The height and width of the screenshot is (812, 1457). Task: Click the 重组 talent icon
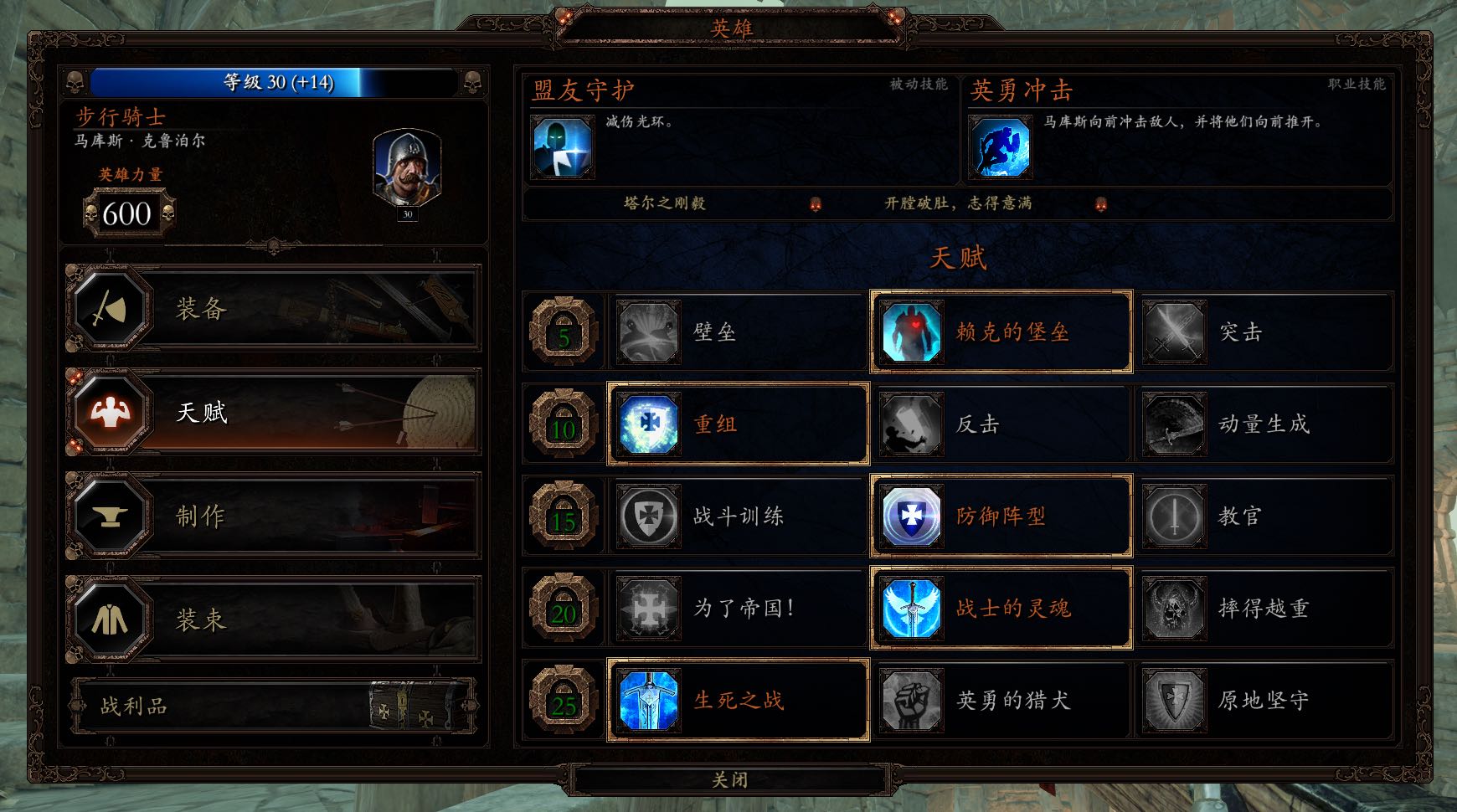click(647, 424)
